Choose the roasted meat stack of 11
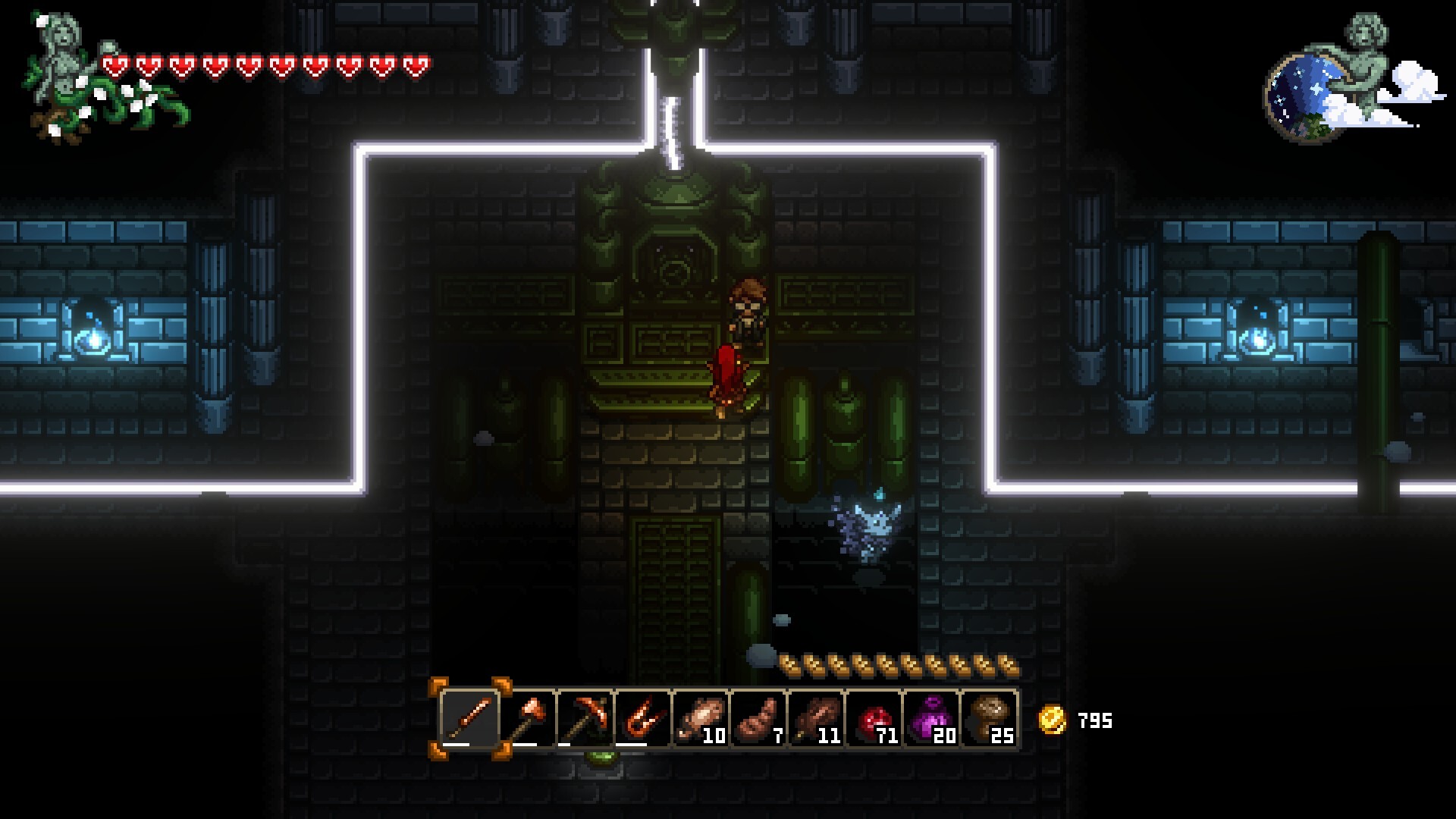 (x=817, y=717)
